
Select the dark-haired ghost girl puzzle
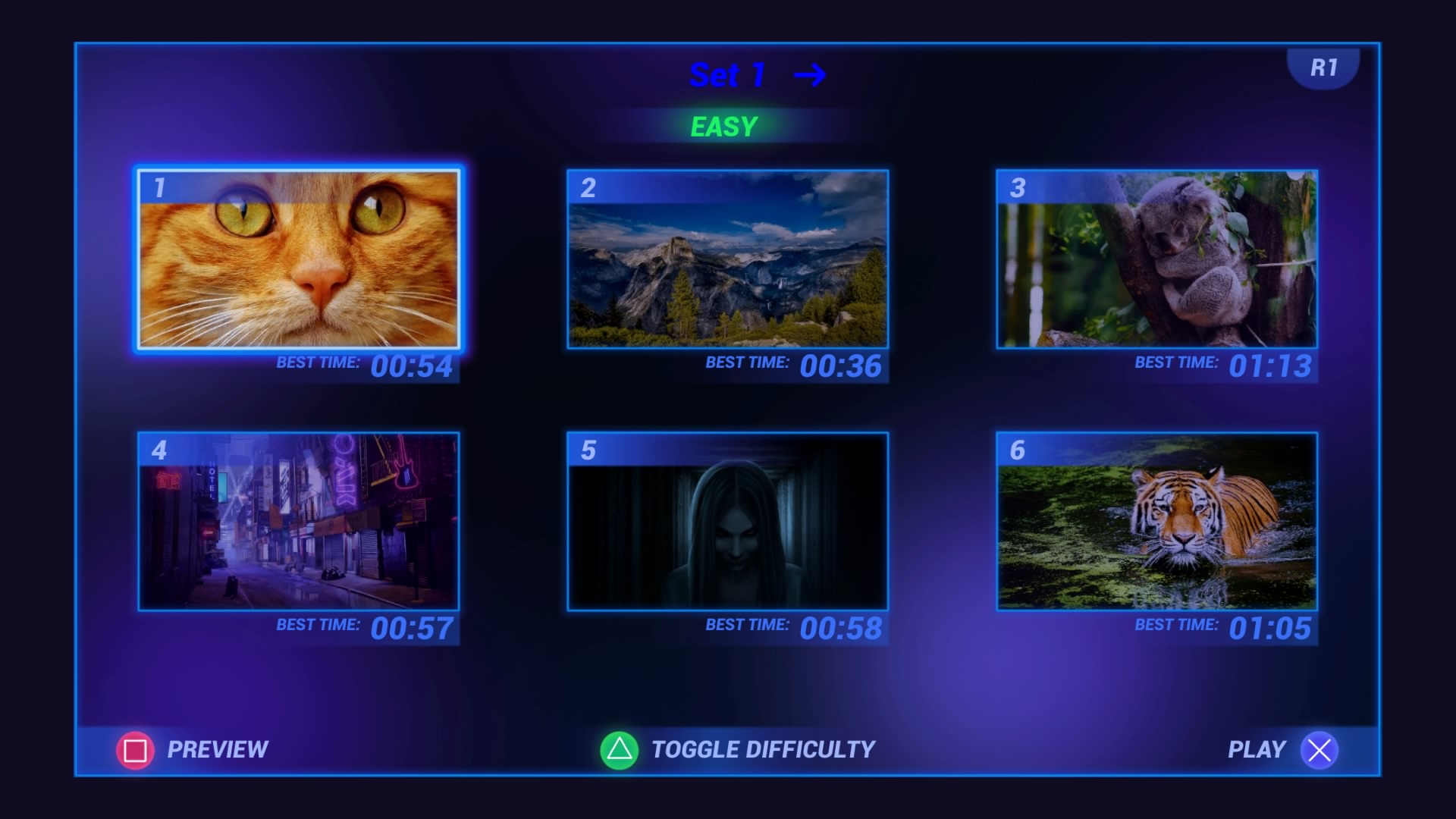[727, 522]
